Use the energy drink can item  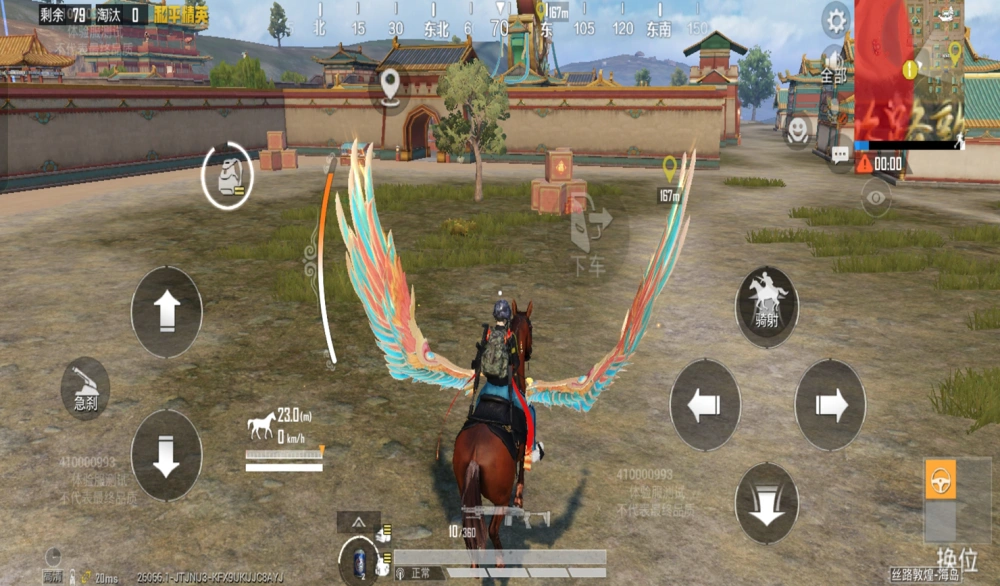click(x=357, y=560)
